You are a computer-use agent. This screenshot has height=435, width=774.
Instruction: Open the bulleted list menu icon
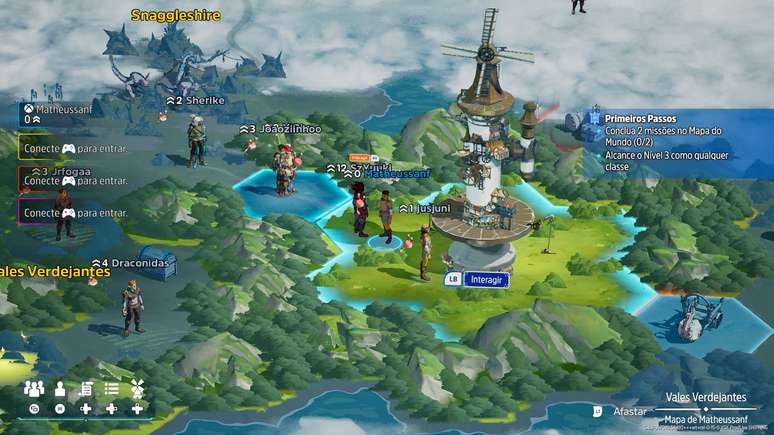click(112, 388)
